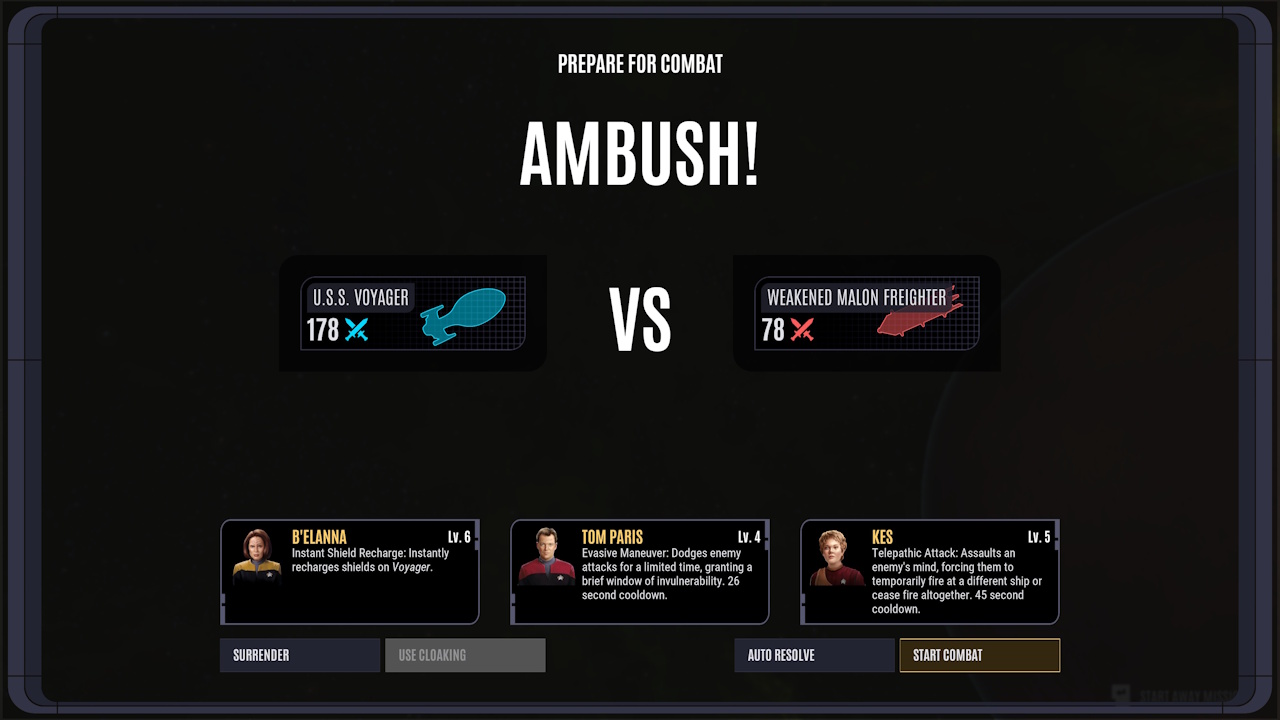This screenshot has width=1280, height=720.
Task: Click the disabled Use Cloaking button
Action: [x=464, y=655]
